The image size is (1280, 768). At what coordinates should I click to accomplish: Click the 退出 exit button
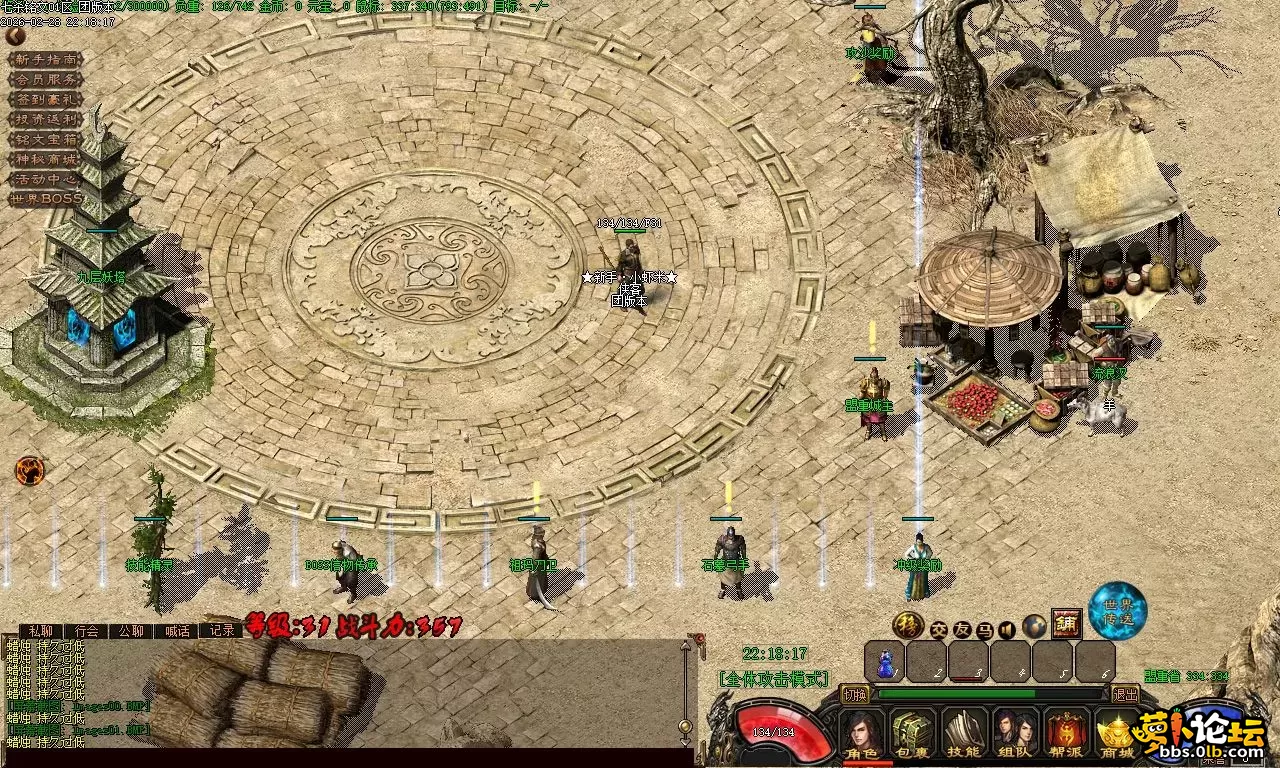(1125, 694)
